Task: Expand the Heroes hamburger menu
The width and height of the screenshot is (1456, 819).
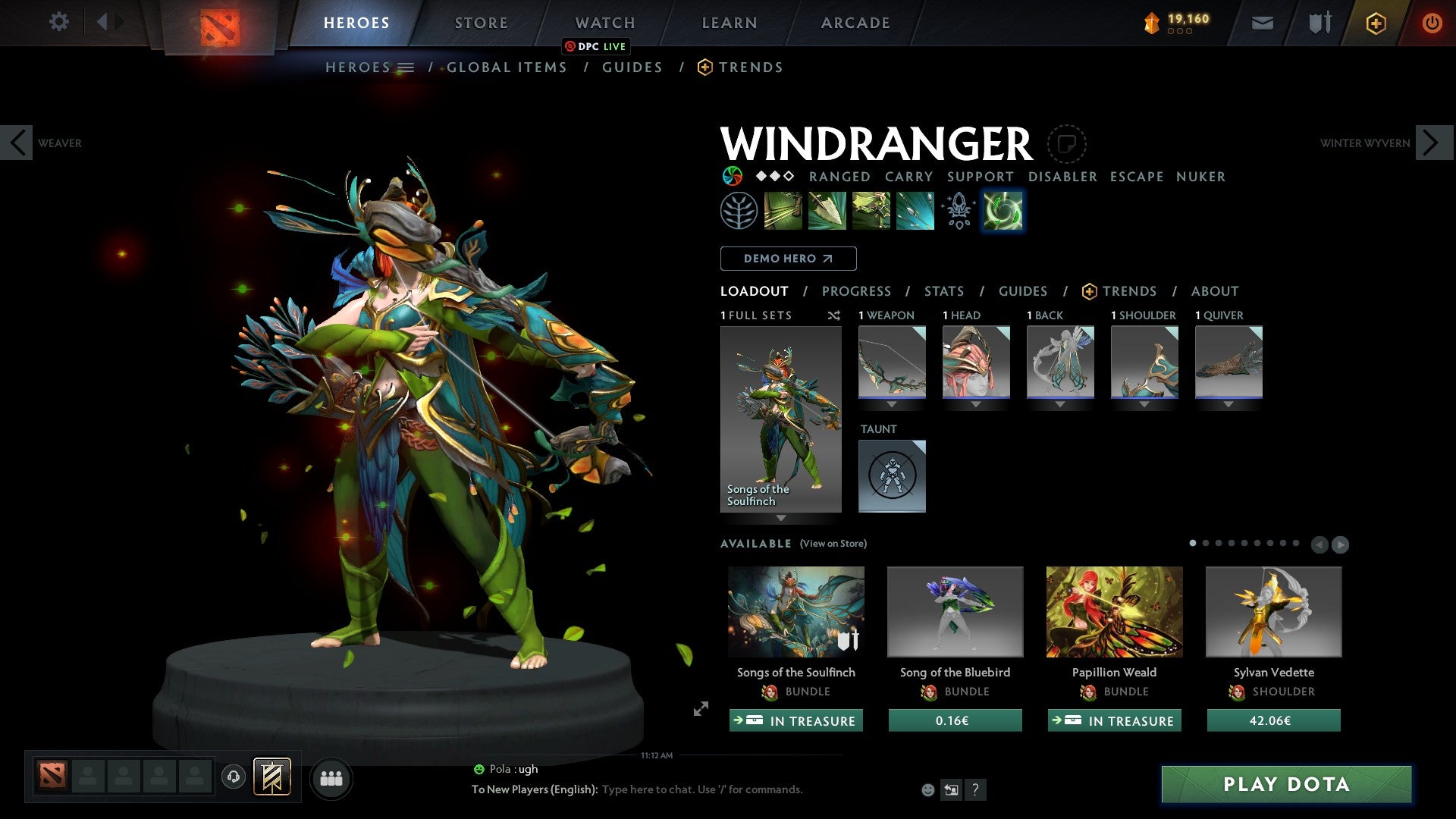Action: [x=407, y=67]
